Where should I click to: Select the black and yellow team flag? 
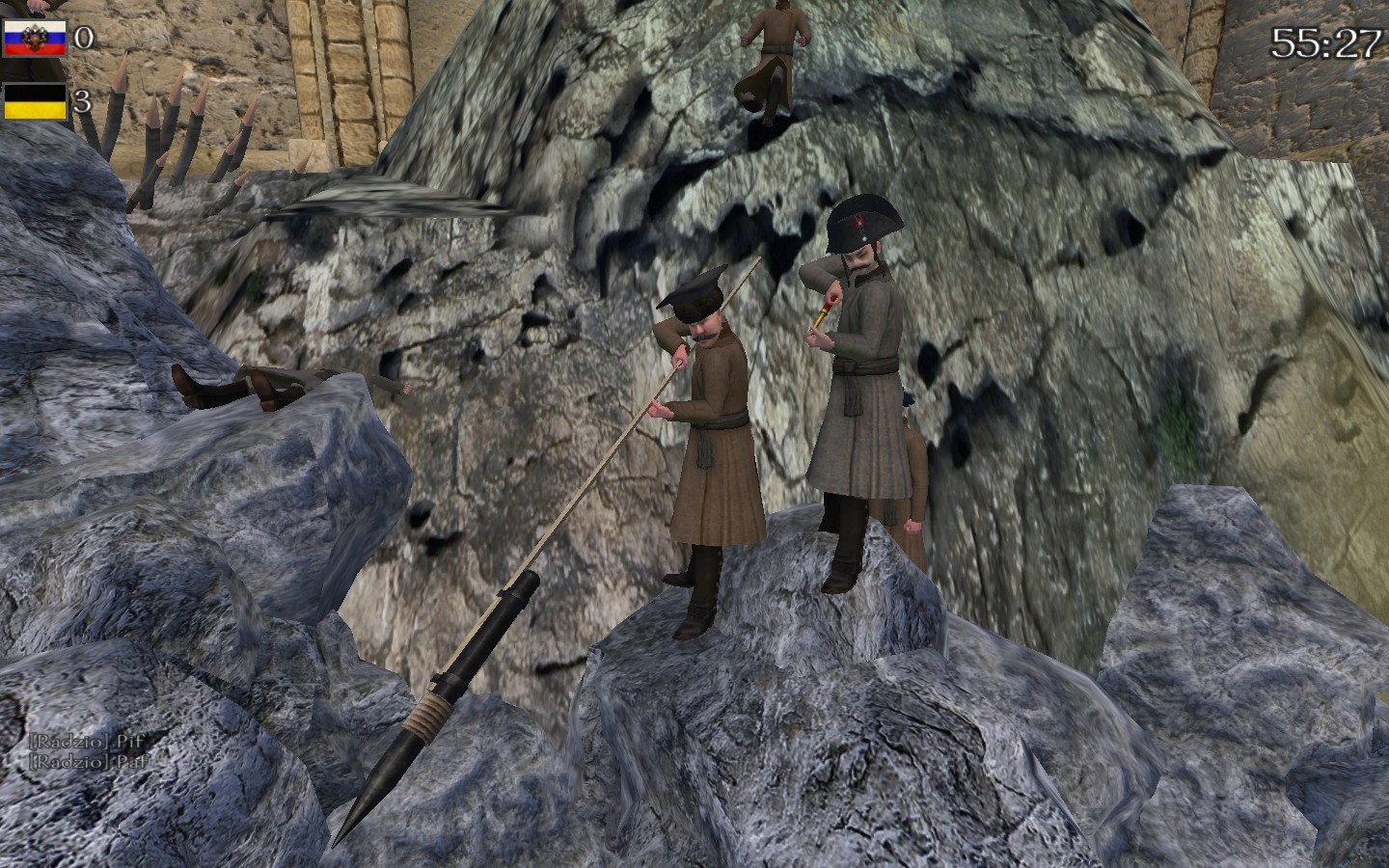coord(35,101)
